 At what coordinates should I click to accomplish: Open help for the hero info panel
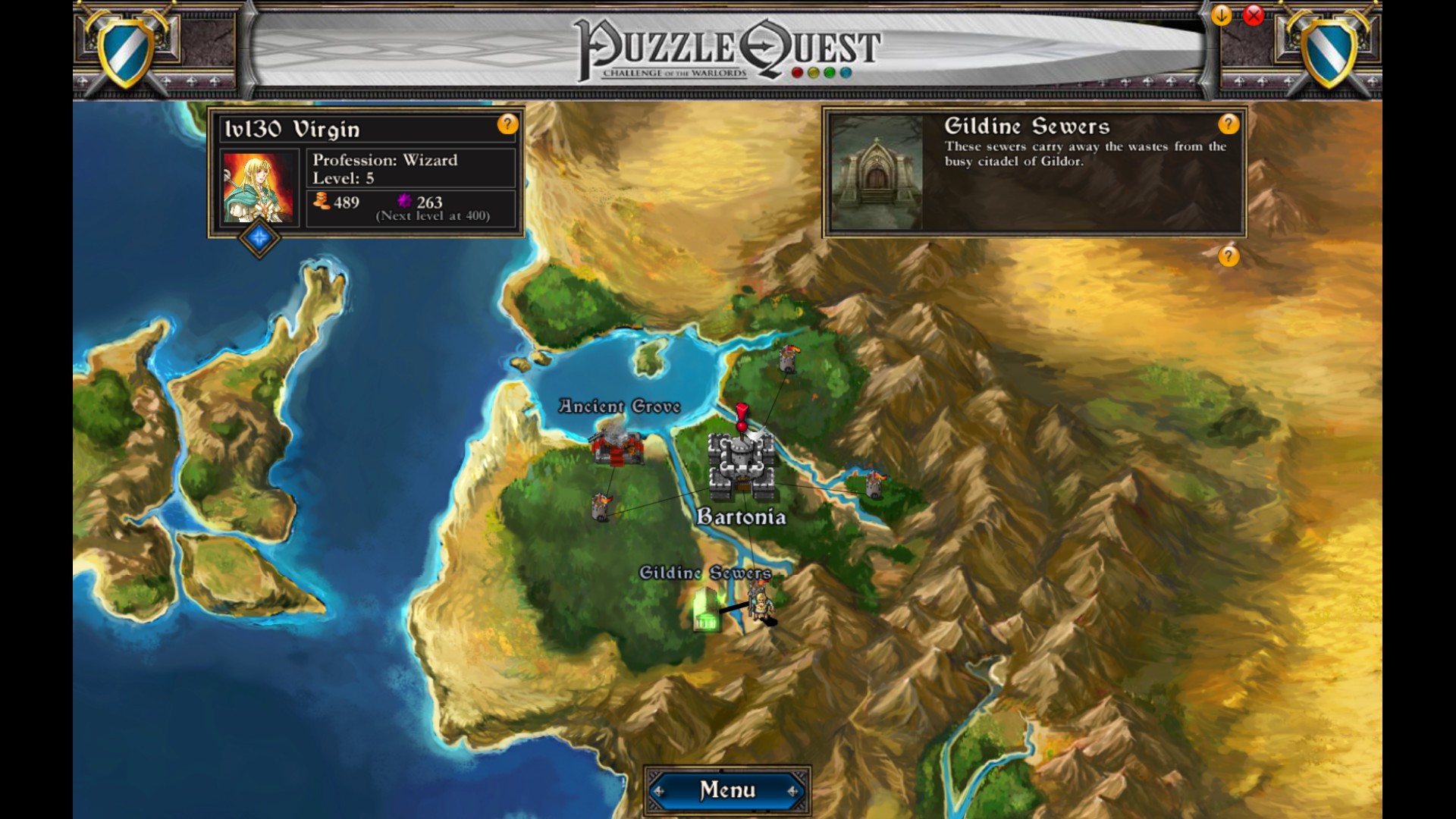click(x=507, y=124)
